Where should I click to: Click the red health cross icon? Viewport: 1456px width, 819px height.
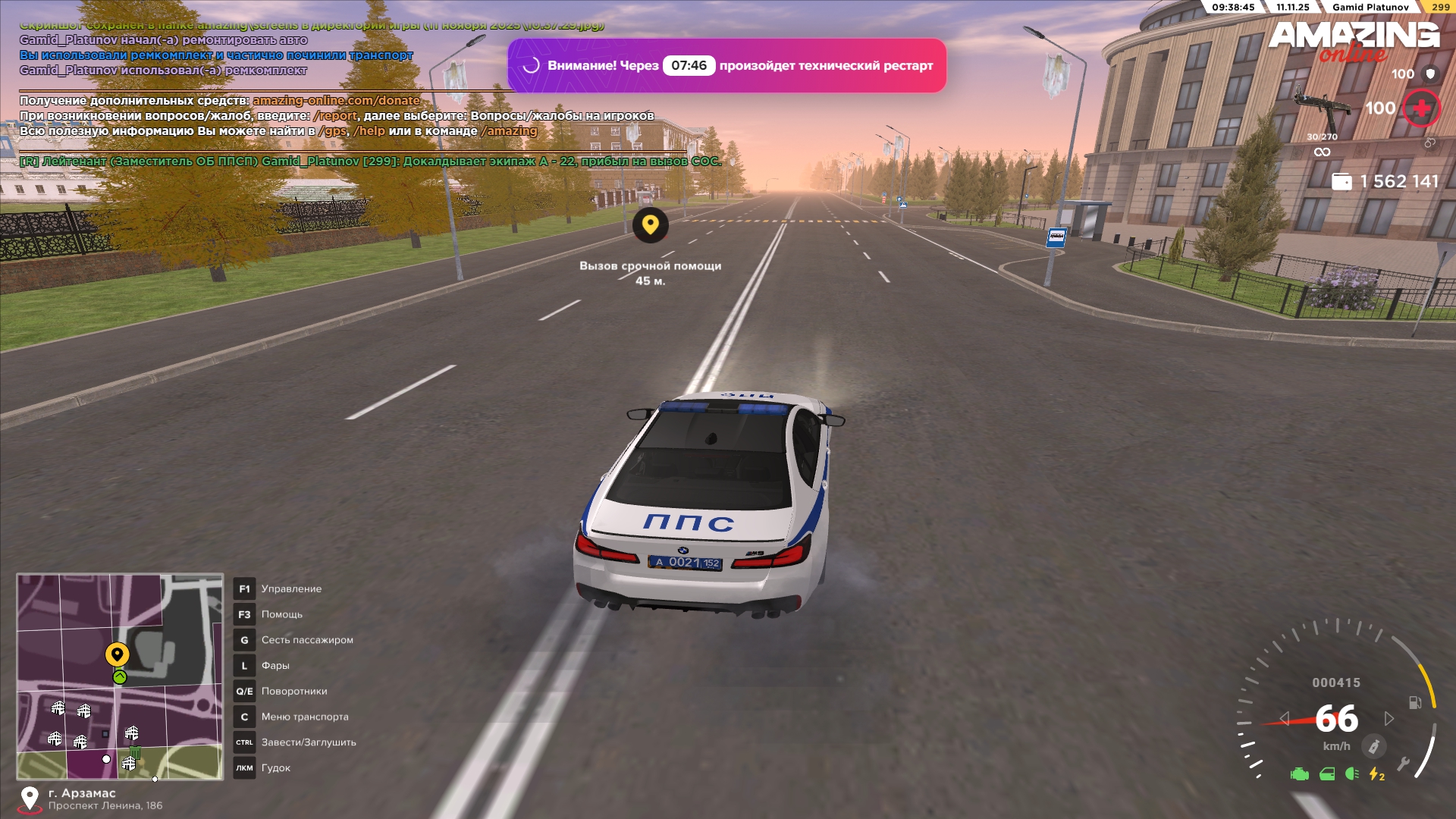point(1421,108)
